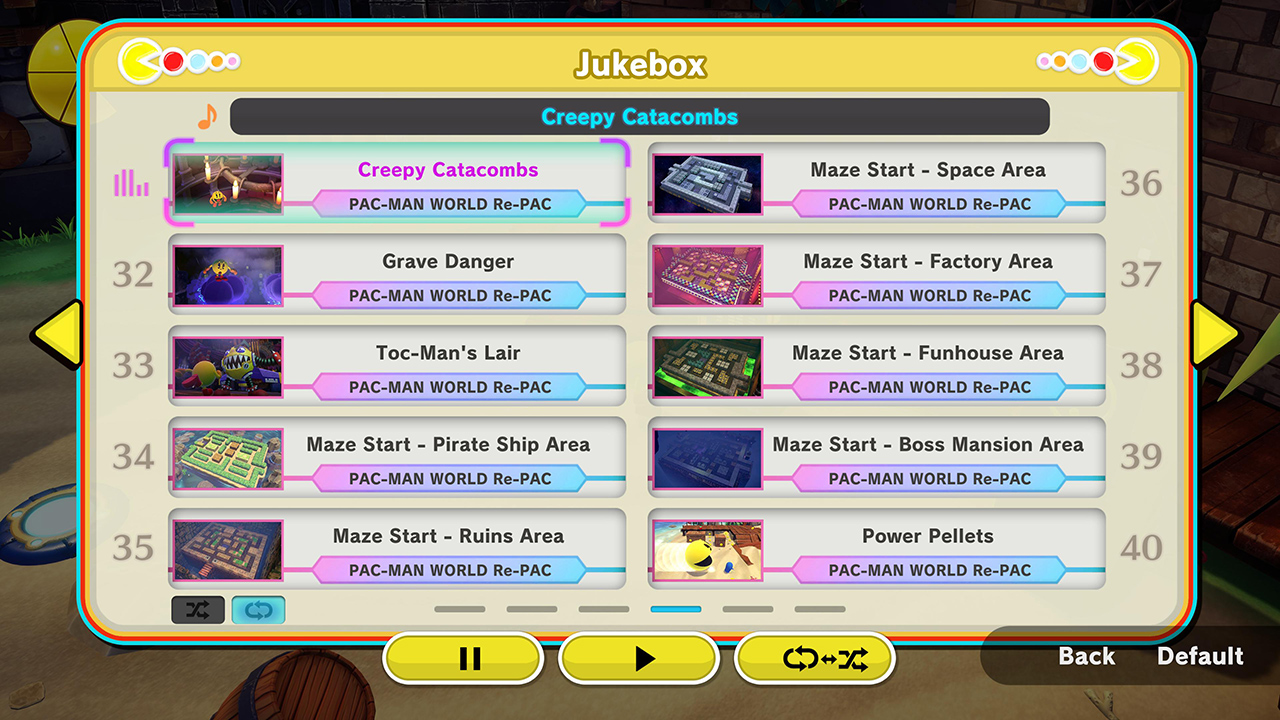Click the Pac-Man icon at the top left

140,60
